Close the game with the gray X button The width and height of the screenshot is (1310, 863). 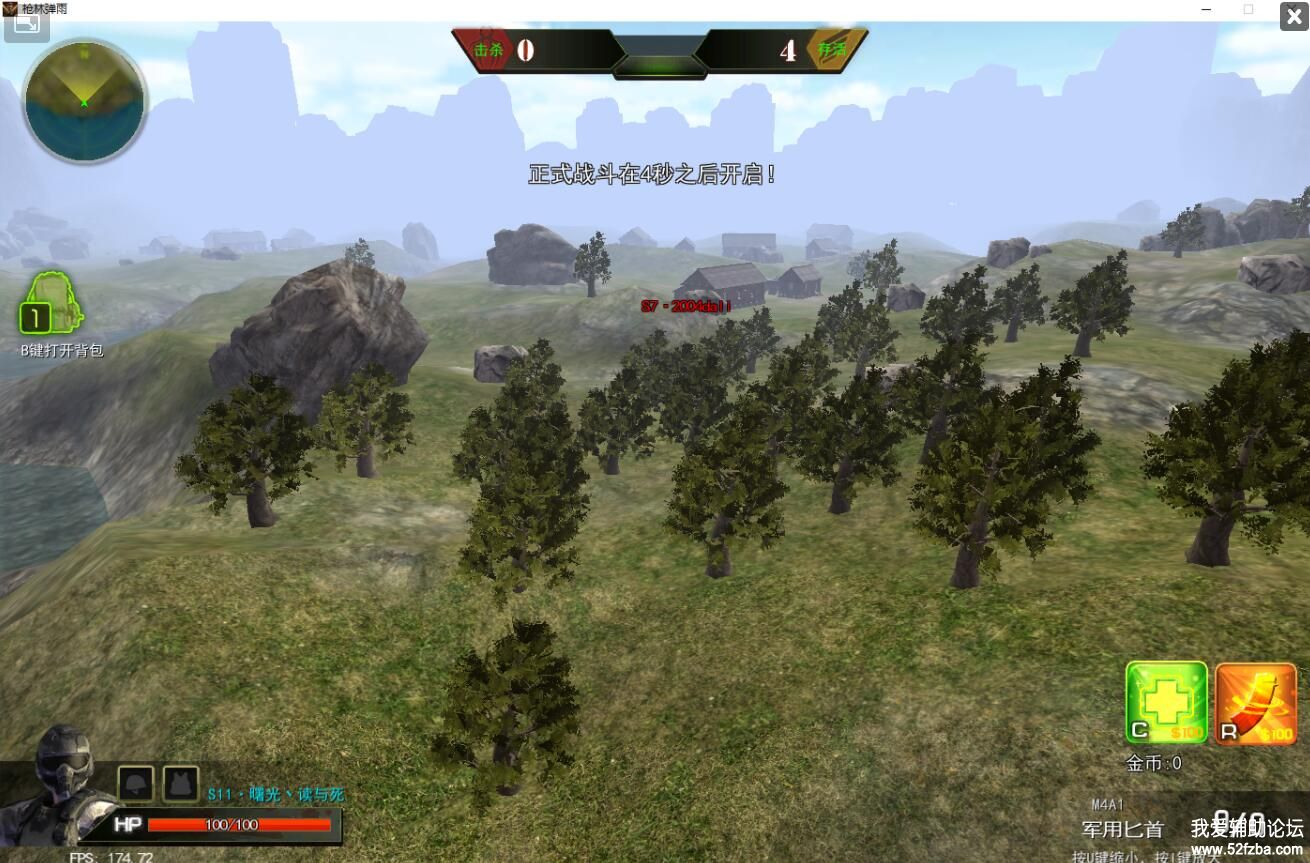click(x=1293, y=17)
